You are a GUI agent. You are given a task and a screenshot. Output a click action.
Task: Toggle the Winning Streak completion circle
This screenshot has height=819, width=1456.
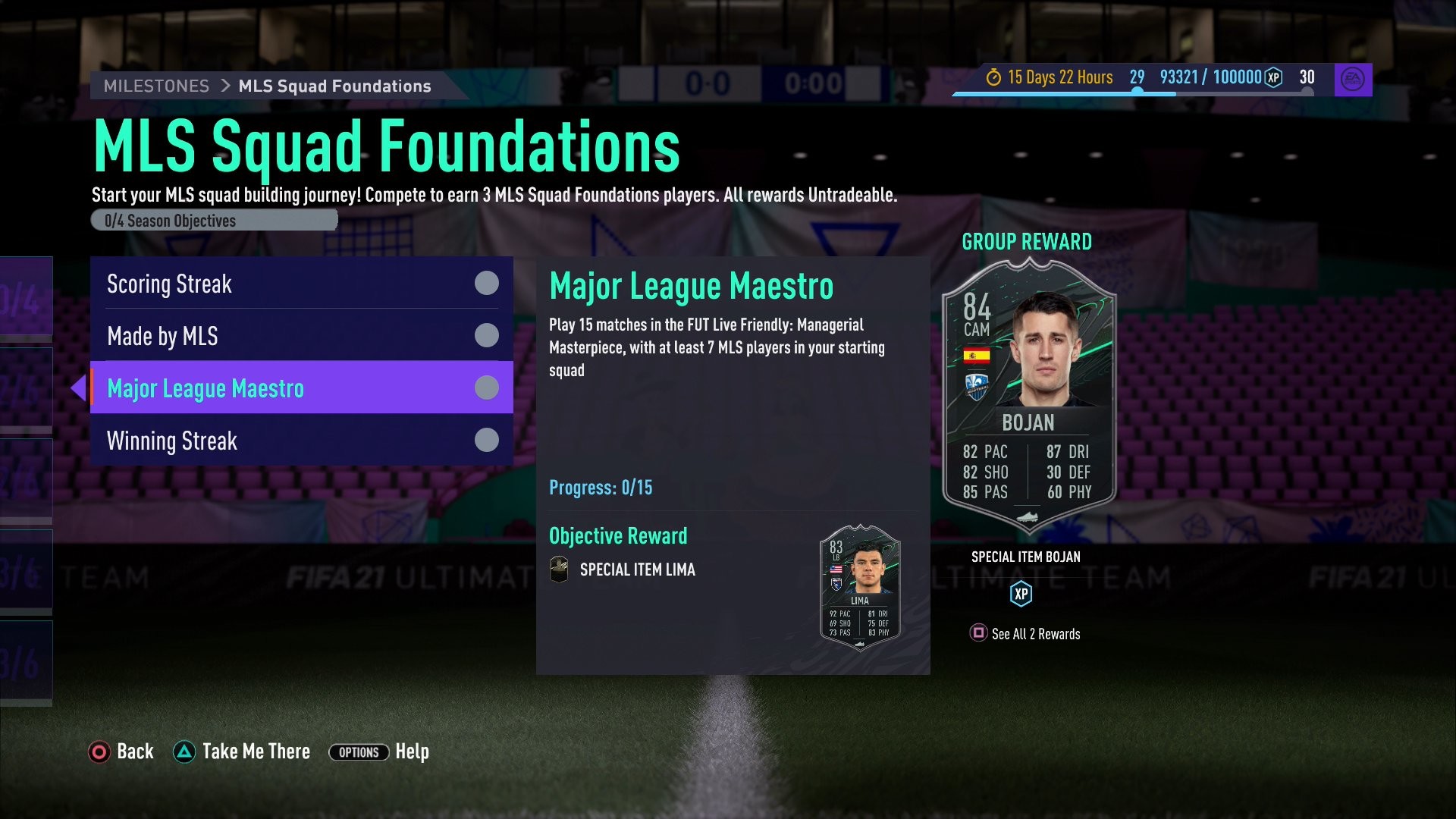485,440
